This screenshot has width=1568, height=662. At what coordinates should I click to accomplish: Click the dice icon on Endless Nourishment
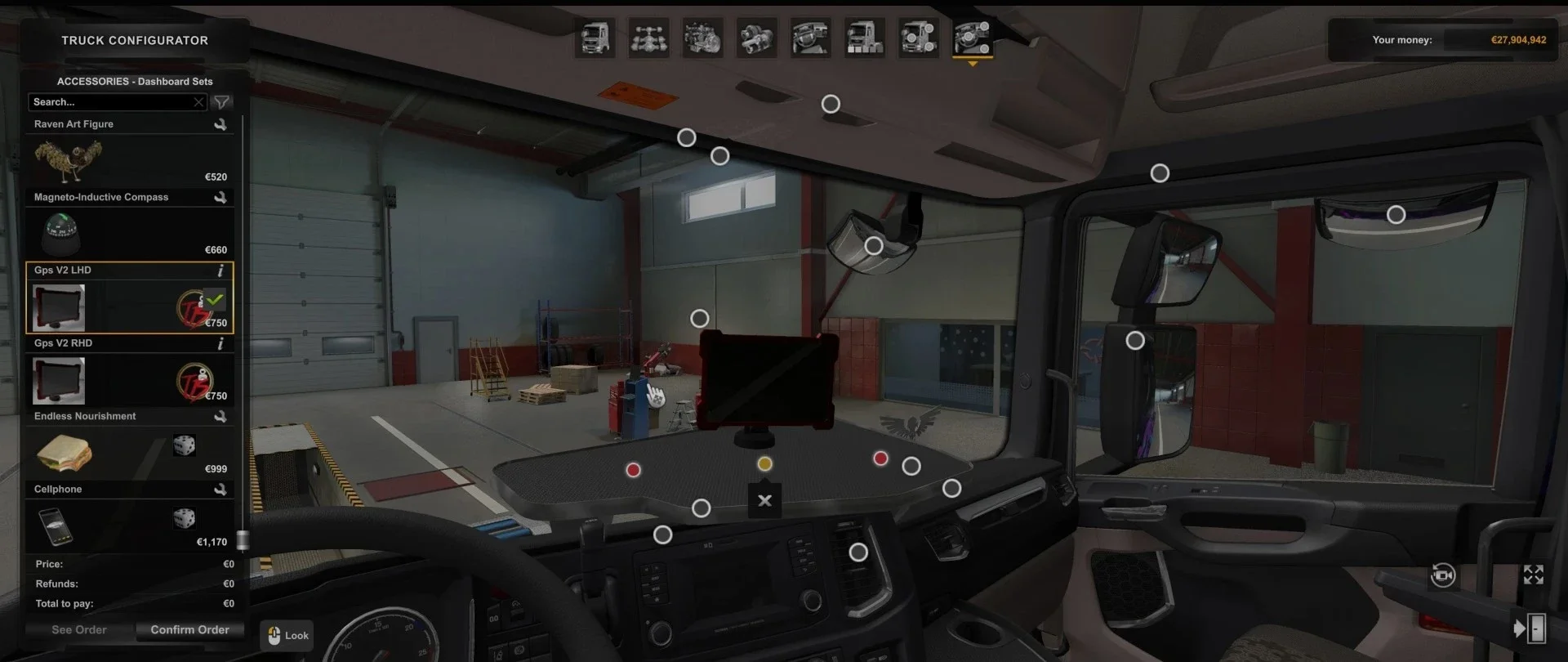pos(184,445)
